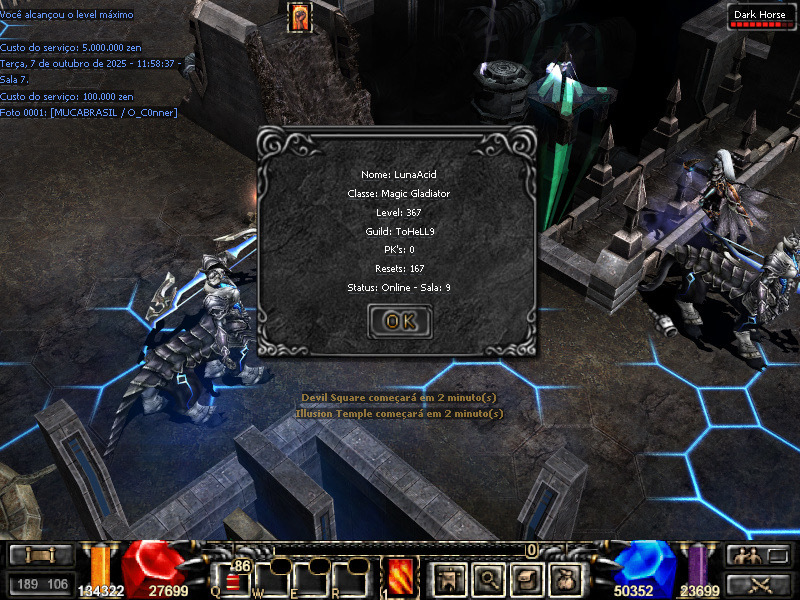Open the magnifying glass menu button
Image resolution: width=800 pixels, height=600 pixels.
pos(487,577)
